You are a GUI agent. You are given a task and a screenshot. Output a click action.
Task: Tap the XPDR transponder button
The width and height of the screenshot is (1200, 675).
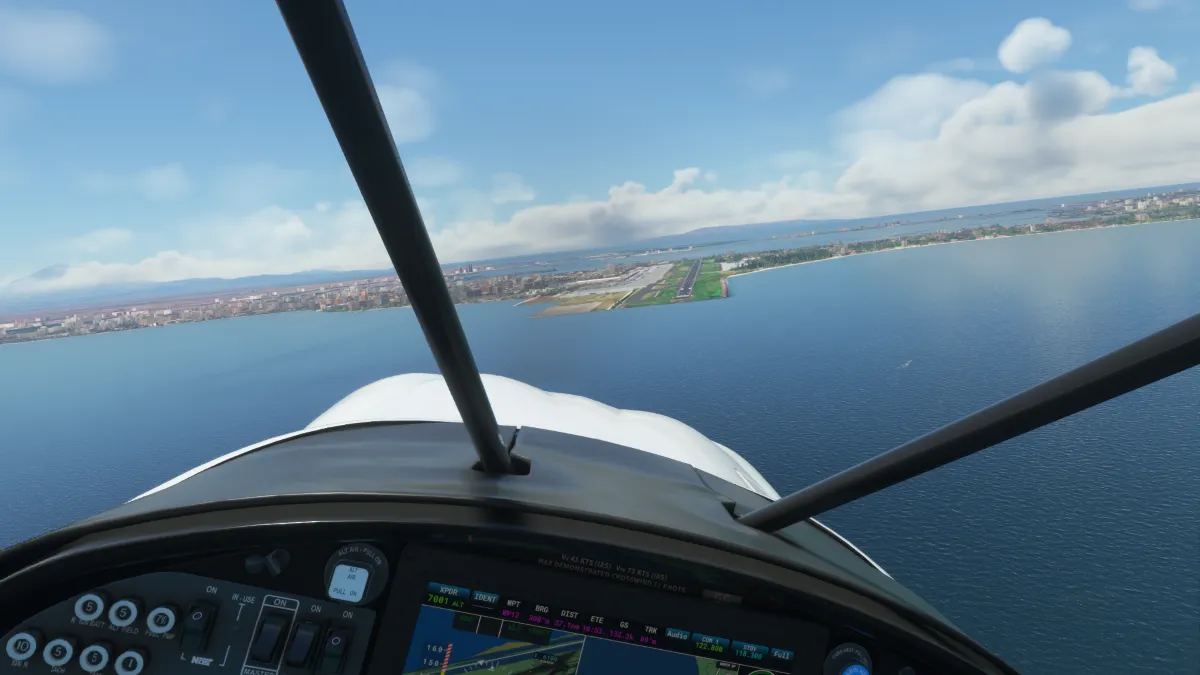tap(448, 594)
